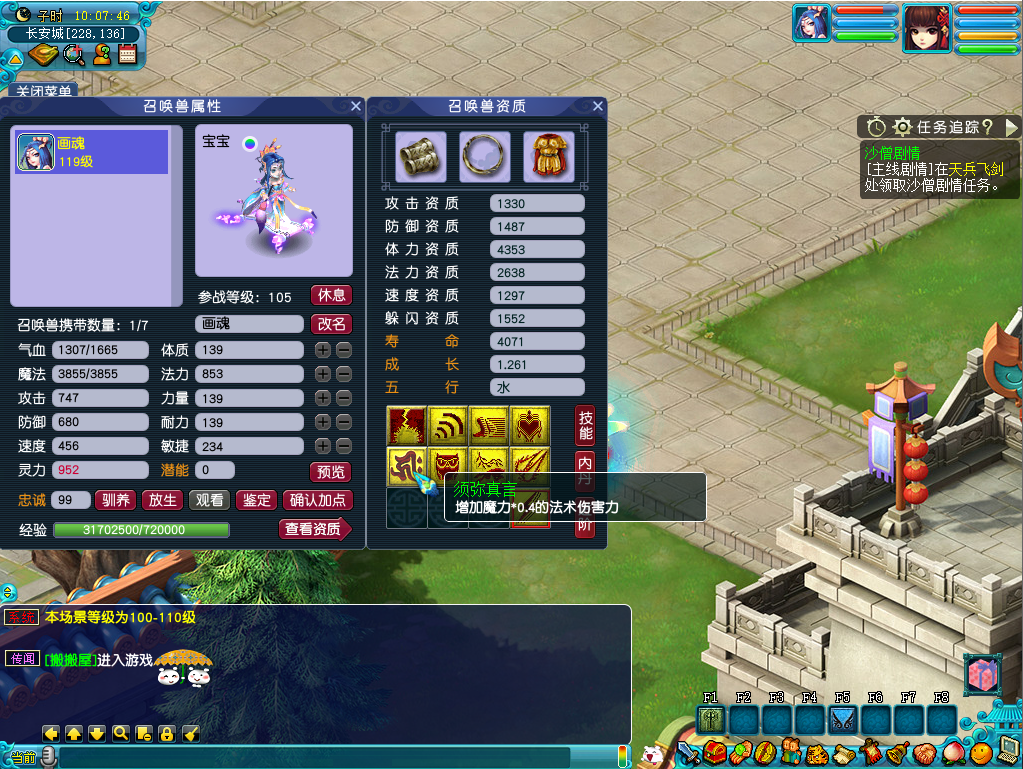Select the pet armor equipment slot

pyautogui.click(x=549, y=157)
